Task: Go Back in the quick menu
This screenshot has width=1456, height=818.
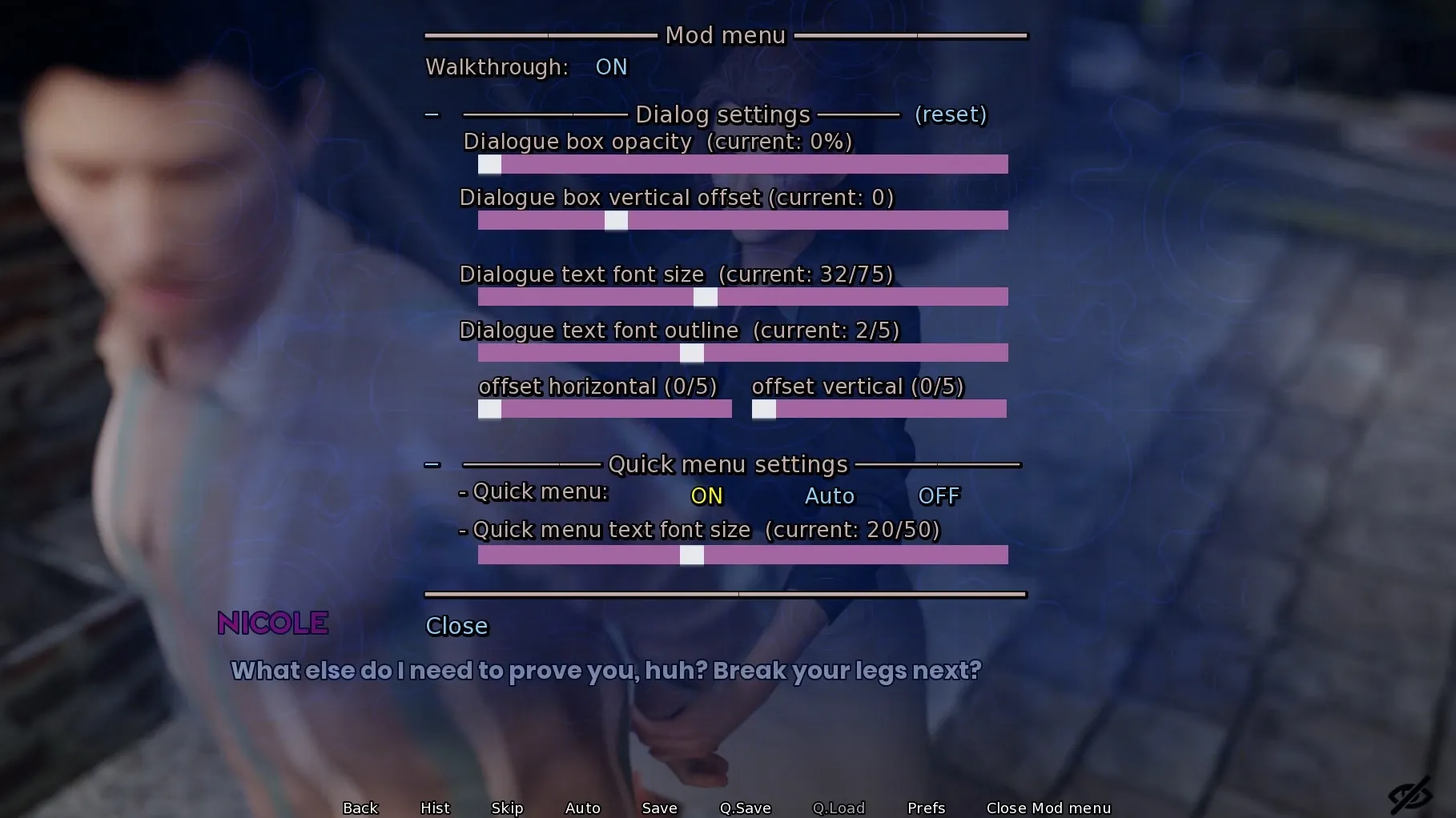Action: pyautogui.click(x=360, y=808)
